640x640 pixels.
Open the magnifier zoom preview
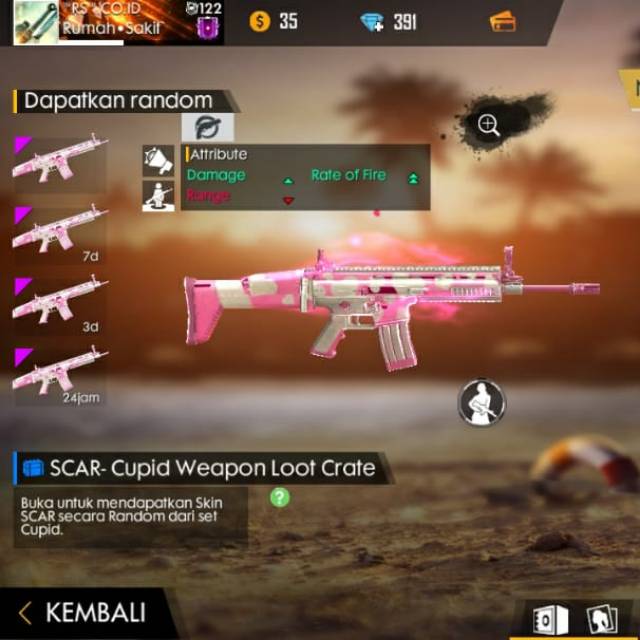(x=489, y=125)
